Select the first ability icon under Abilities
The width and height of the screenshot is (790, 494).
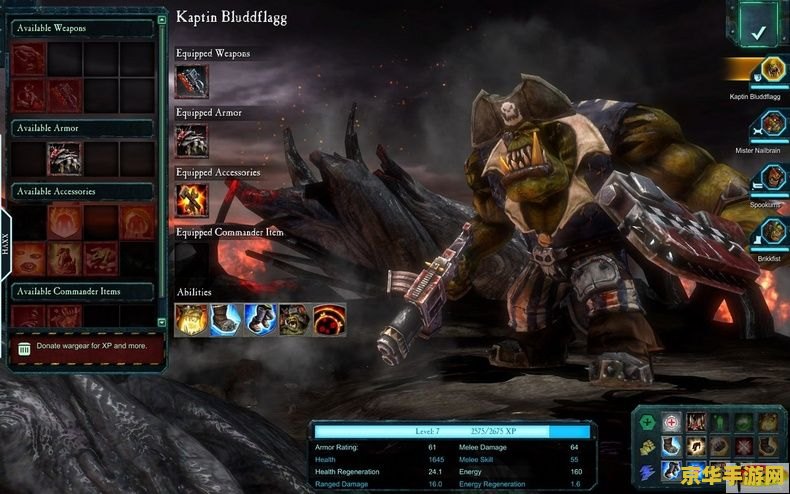tap(191, 320)
